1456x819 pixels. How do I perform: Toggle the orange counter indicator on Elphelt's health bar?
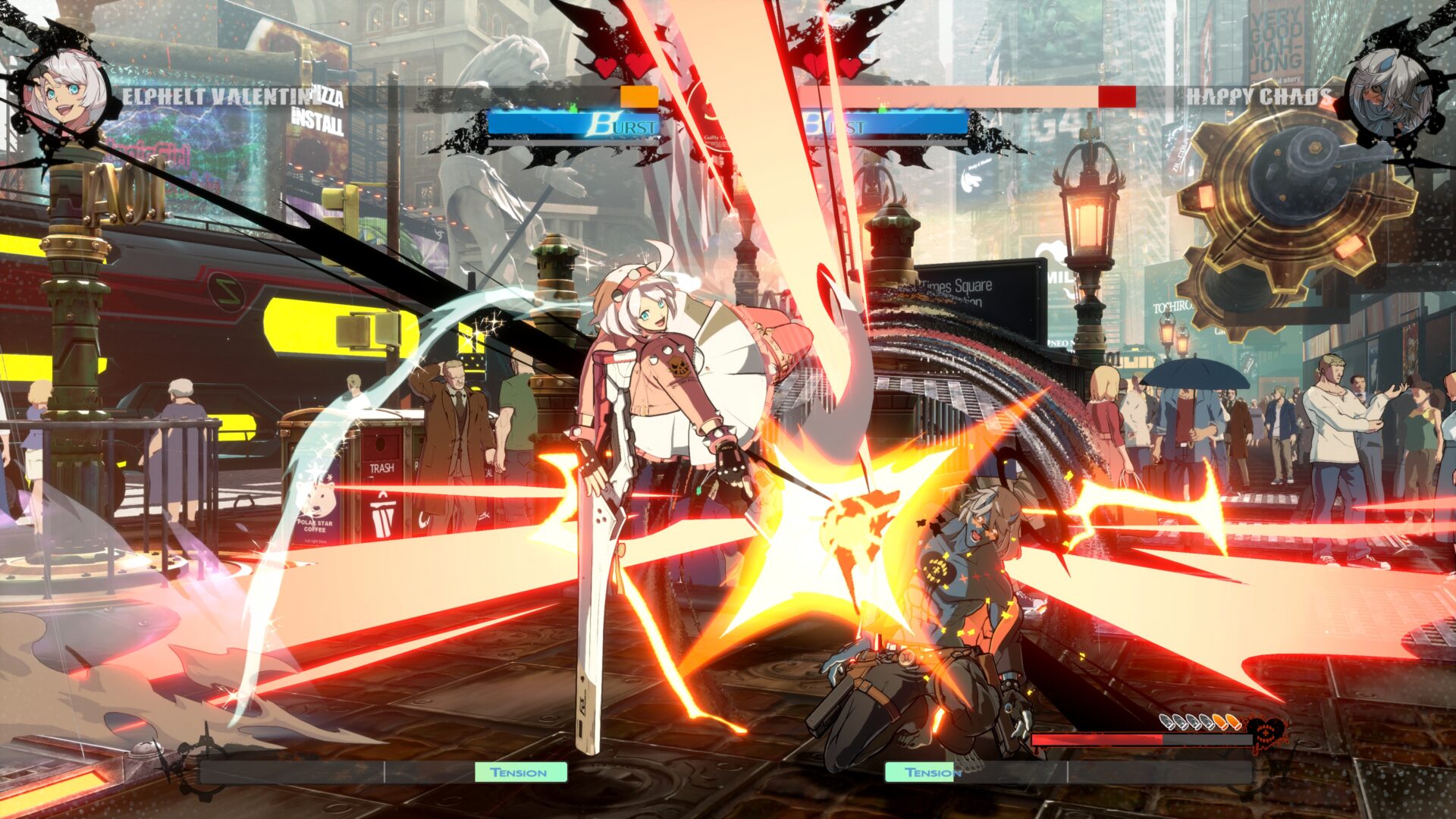(637, 96)
